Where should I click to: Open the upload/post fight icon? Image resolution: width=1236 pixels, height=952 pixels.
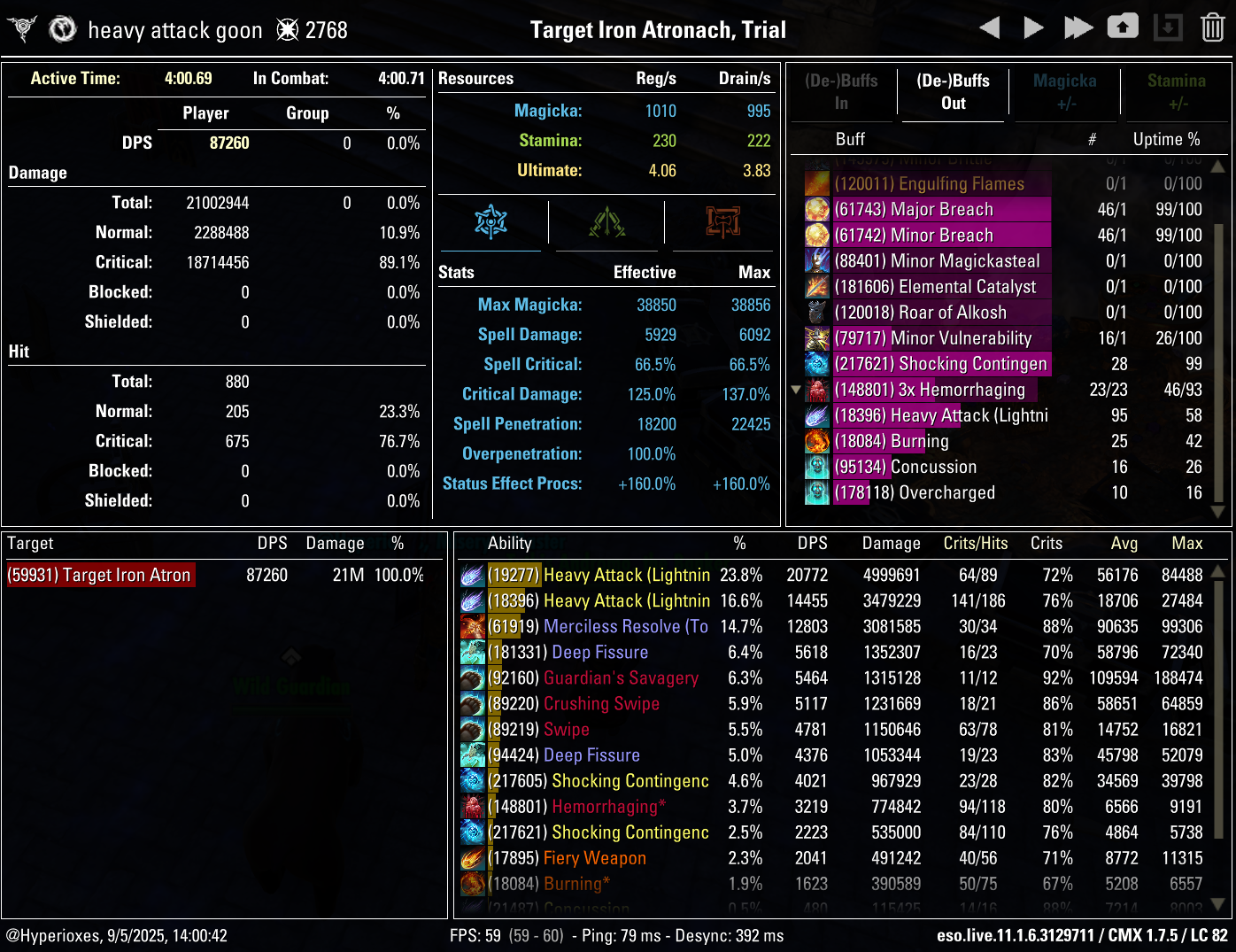pyautogui.click(x=1123, y=27)
